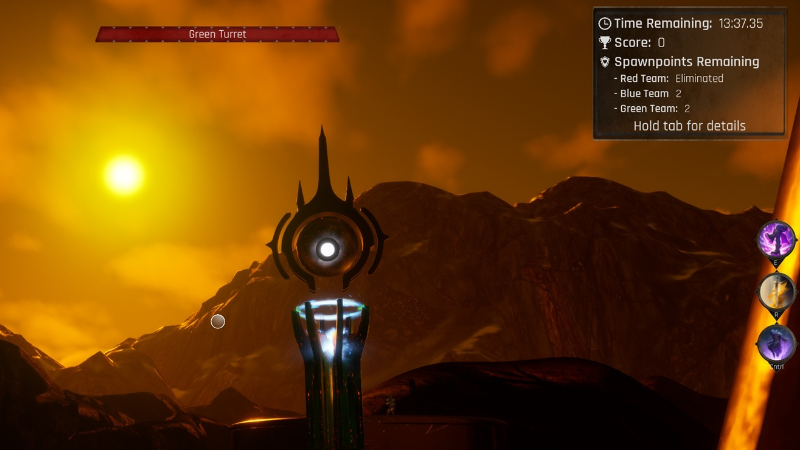Viewport: 800px width, 450px height.
Task: Activate the purple lightning figure ability
Action: 776,240
